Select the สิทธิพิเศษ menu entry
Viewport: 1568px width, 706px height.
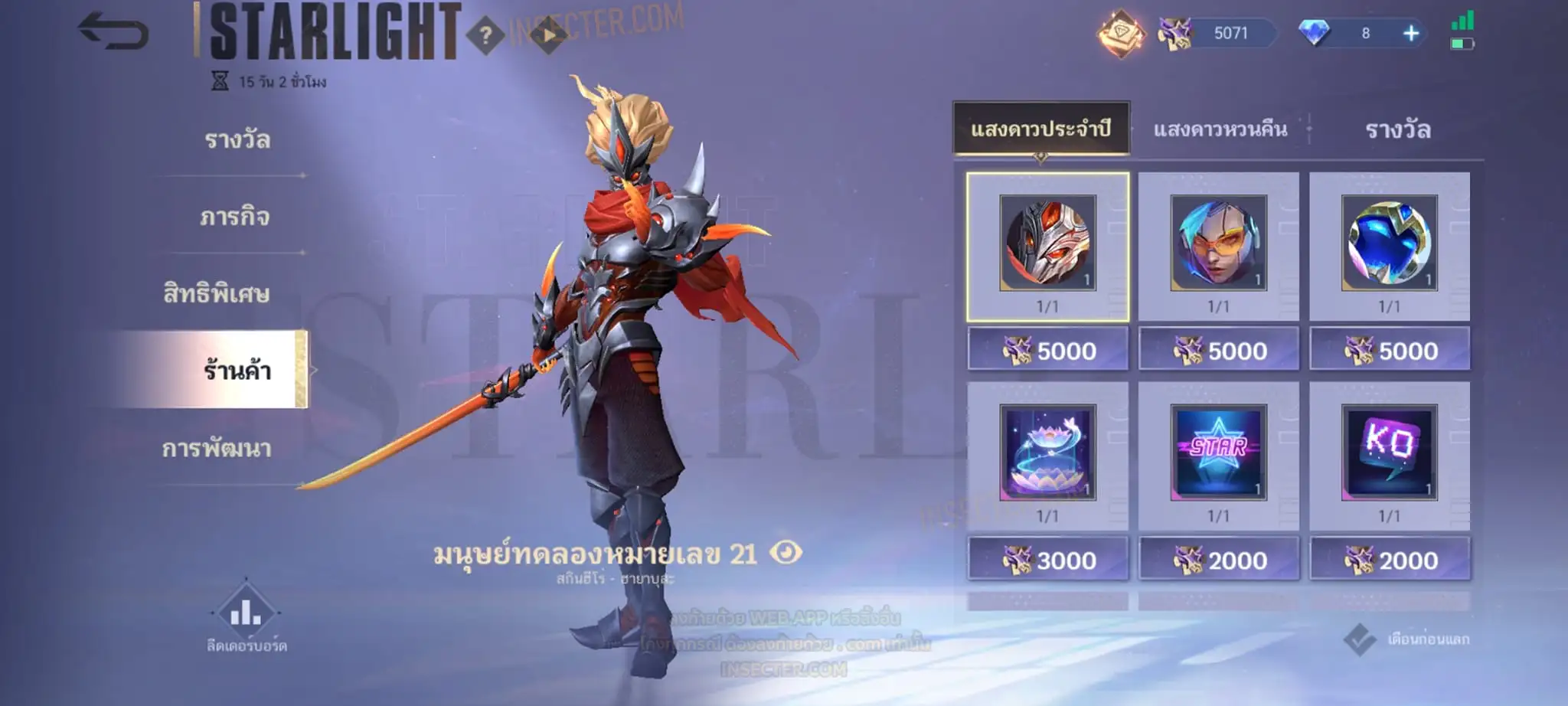[x=217, y=294]
